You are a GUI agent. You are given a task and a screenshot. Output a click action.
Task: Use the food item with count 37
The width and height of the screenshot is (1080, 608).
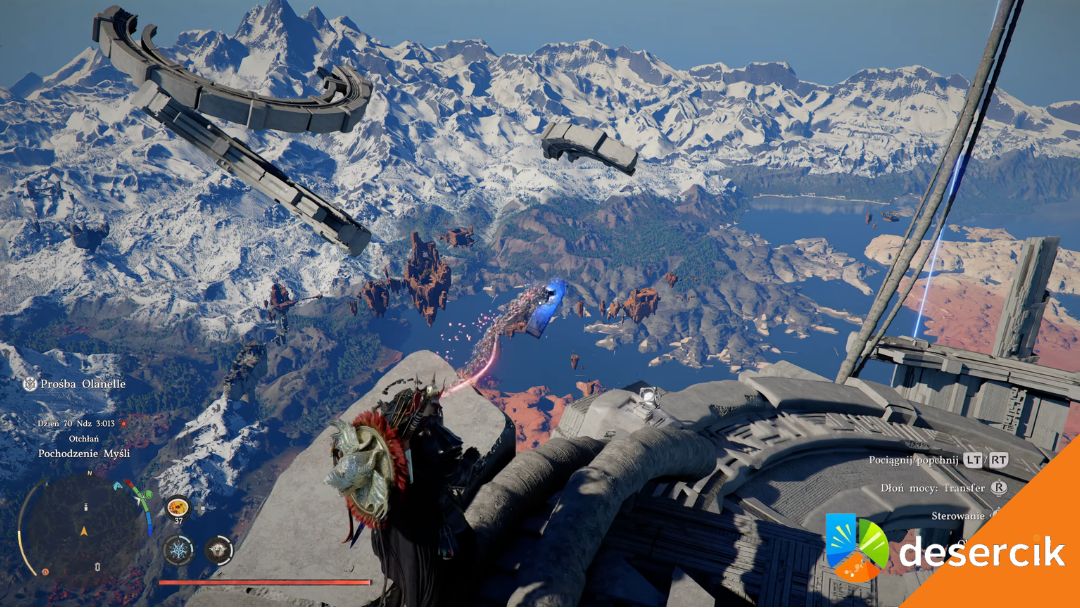(177, 509)
